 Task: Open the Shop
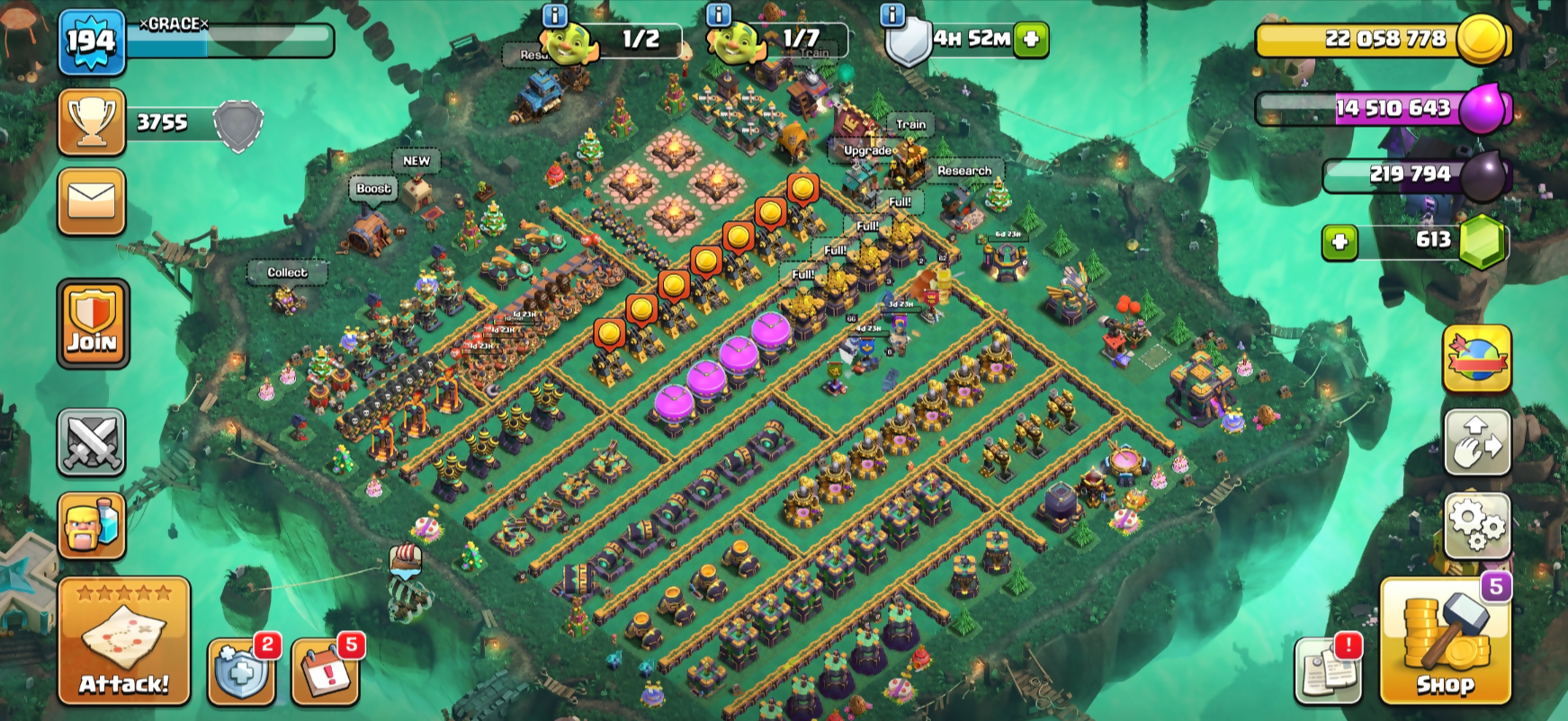[x=1445, y=642]
